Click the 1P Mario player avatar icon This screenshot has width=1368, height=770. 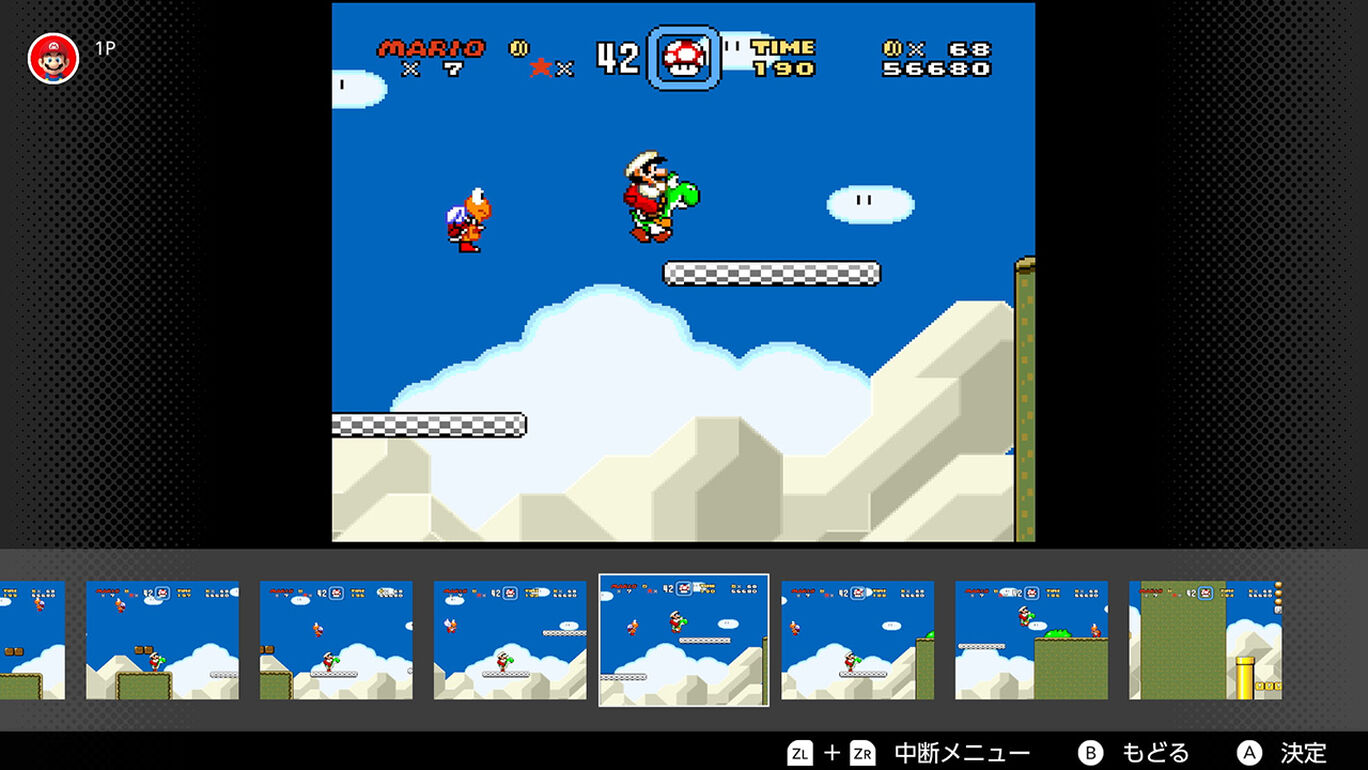(52, 58)
